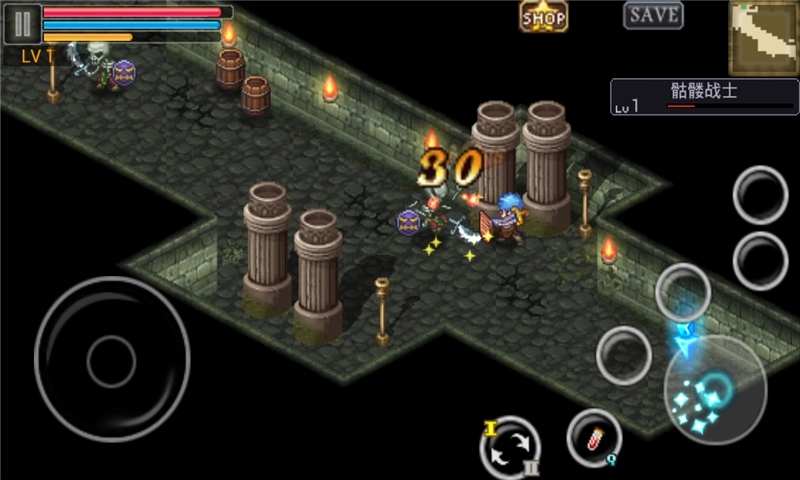
Task: Open the SHOP
Action: [544, 17]
